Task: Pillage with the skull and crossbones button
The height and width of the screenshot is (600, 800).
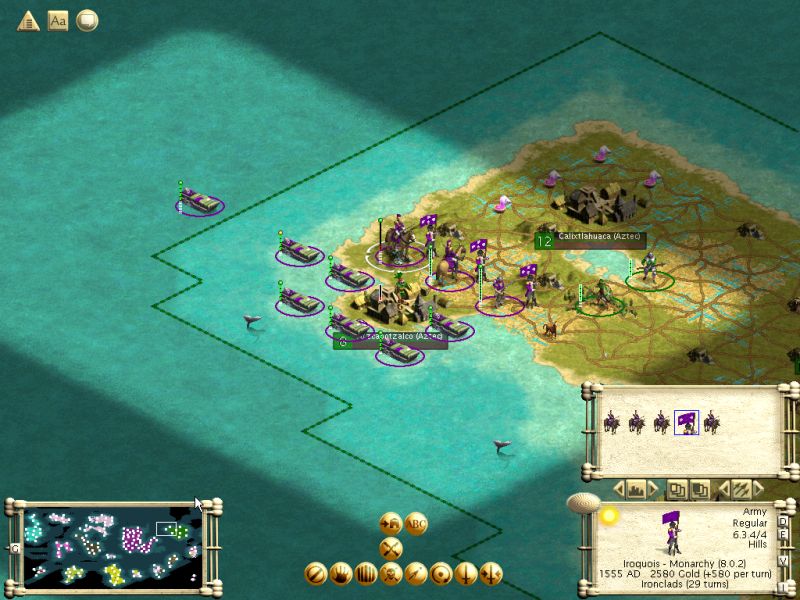Action: click(391, 574)
